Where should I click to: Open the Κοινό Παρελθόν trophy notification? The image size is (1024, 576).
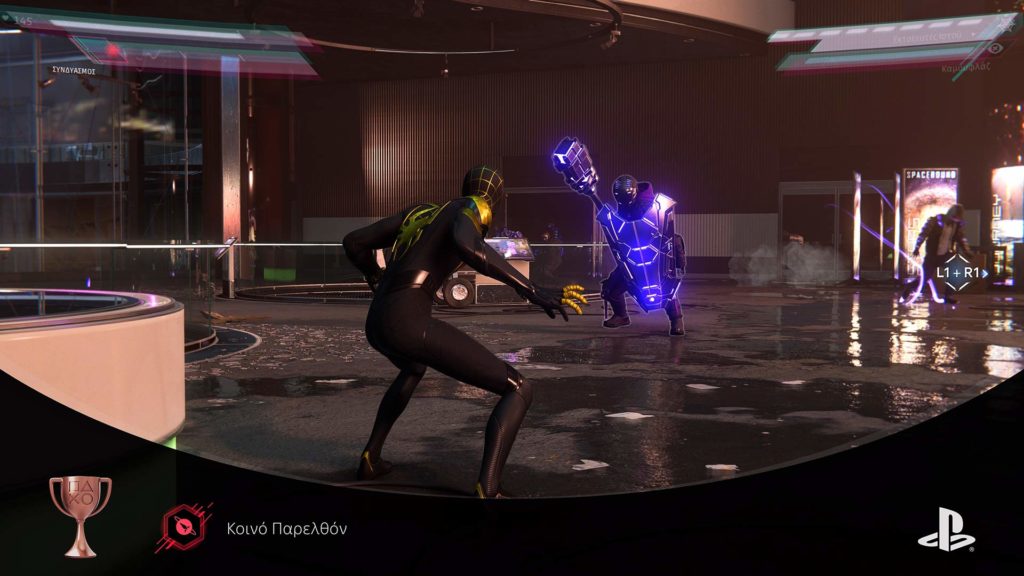pos(285,529)
